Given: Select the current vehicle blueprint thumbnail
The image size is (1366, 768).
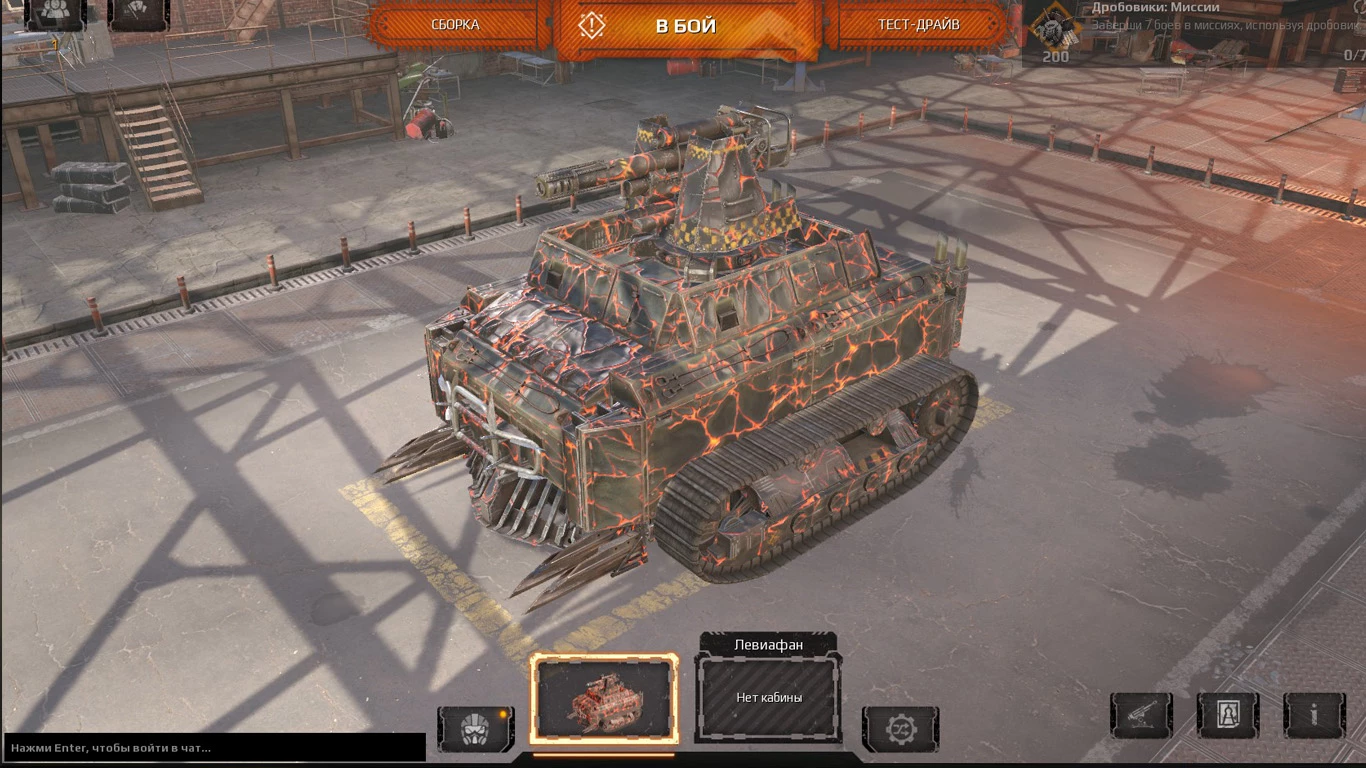Looking at the screenshot, I should [604, 700].
